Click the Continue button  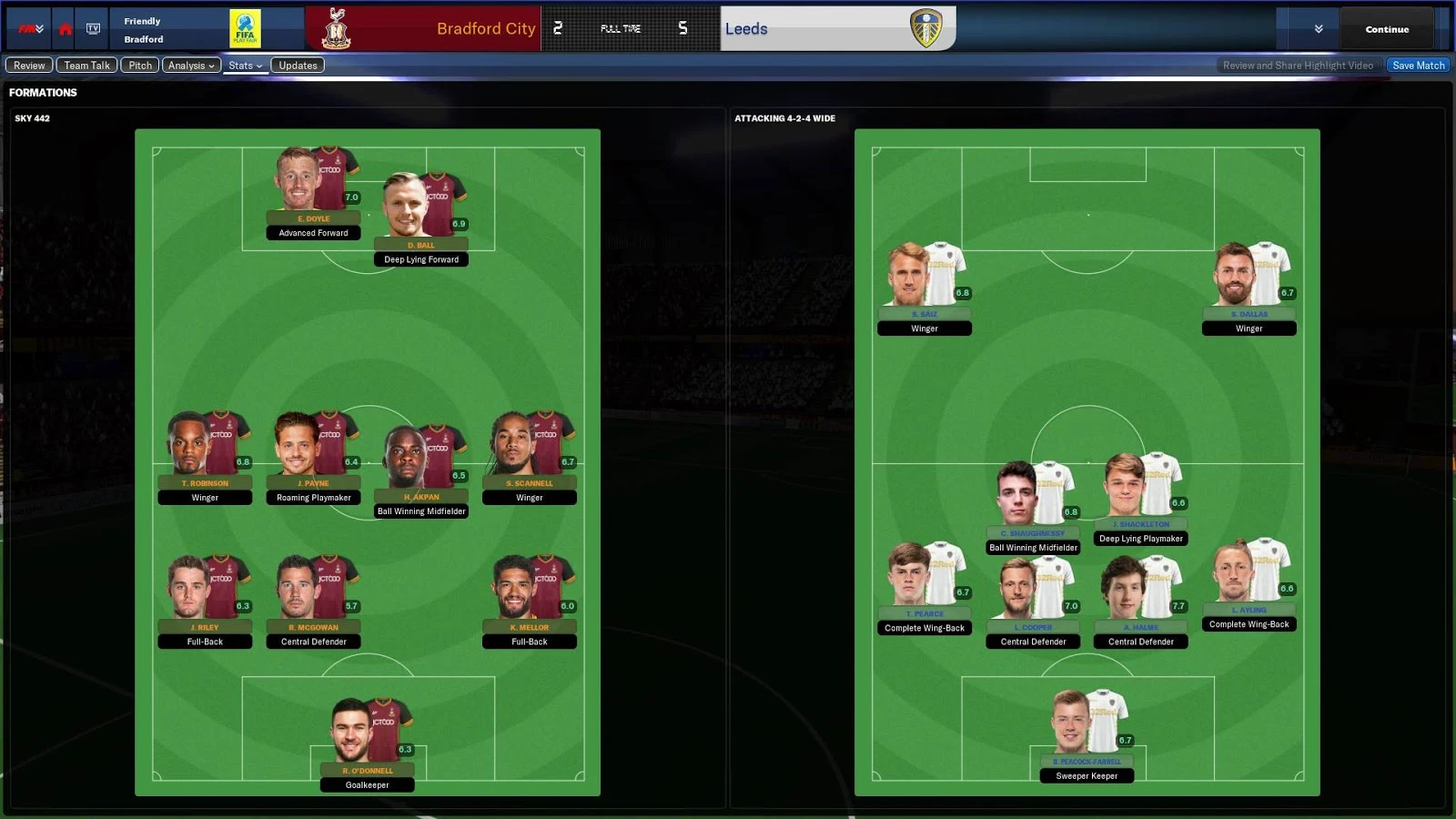pyautogui.click(x=1386, y=28)
